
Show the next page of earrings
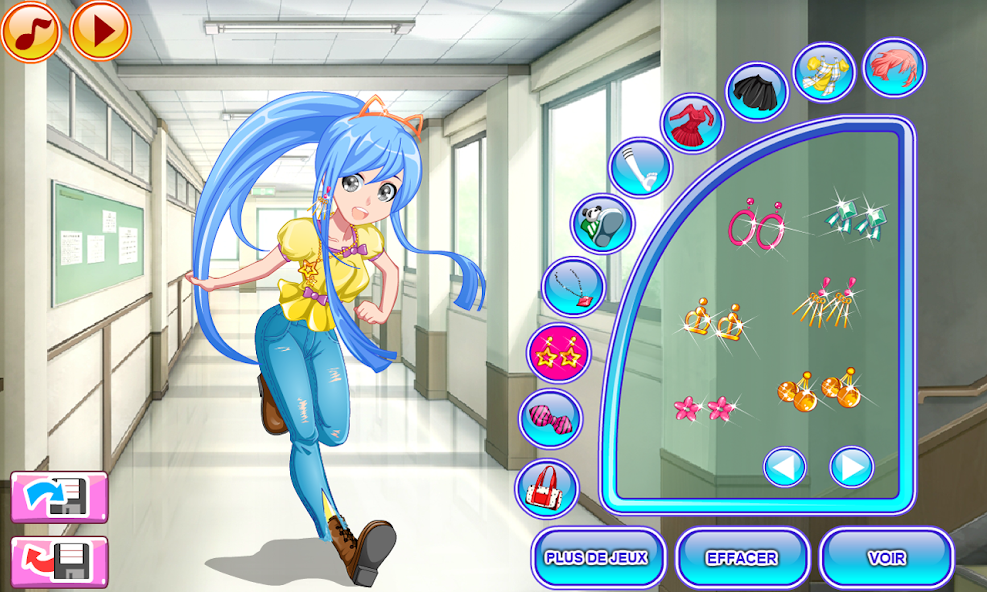click(851, 467)
